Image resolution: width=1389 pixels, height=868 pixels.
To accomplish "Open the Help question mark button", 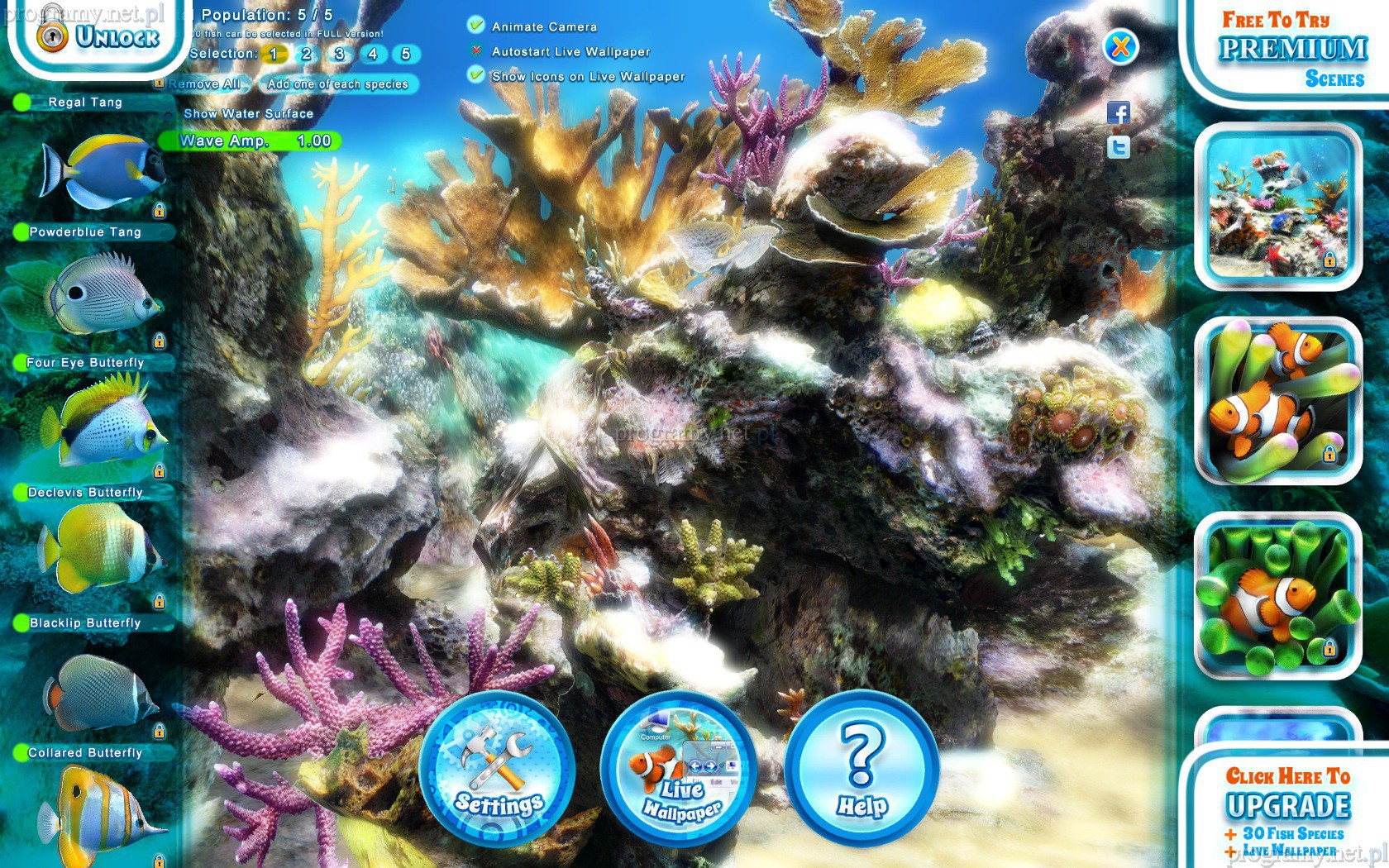I will click(x=862, y=769).
